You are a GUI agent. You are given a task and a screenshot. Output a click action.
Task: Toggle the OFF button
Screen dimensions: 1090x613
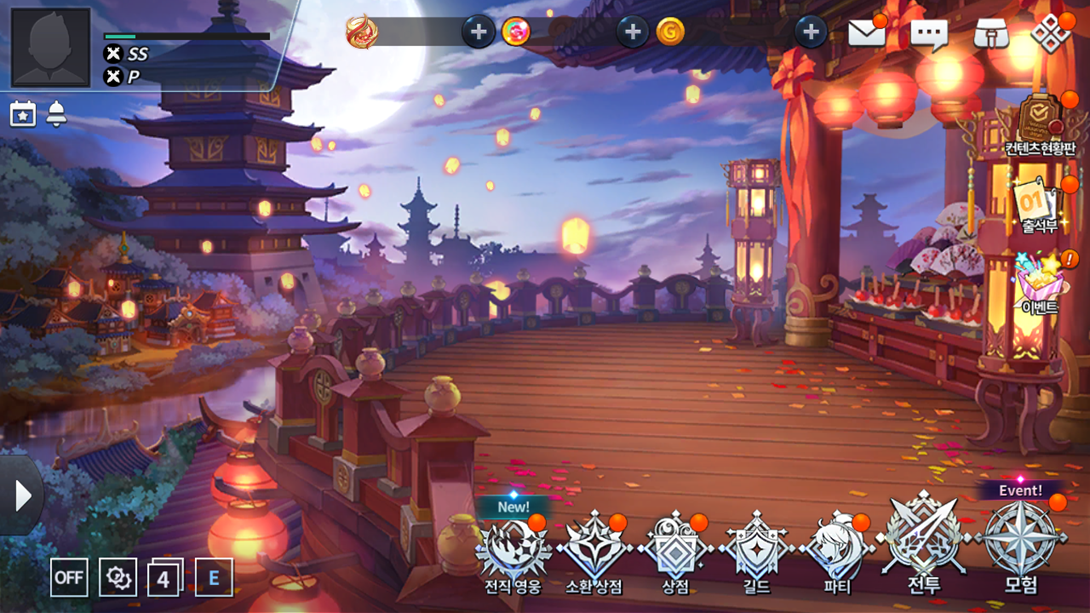point(69,577)
